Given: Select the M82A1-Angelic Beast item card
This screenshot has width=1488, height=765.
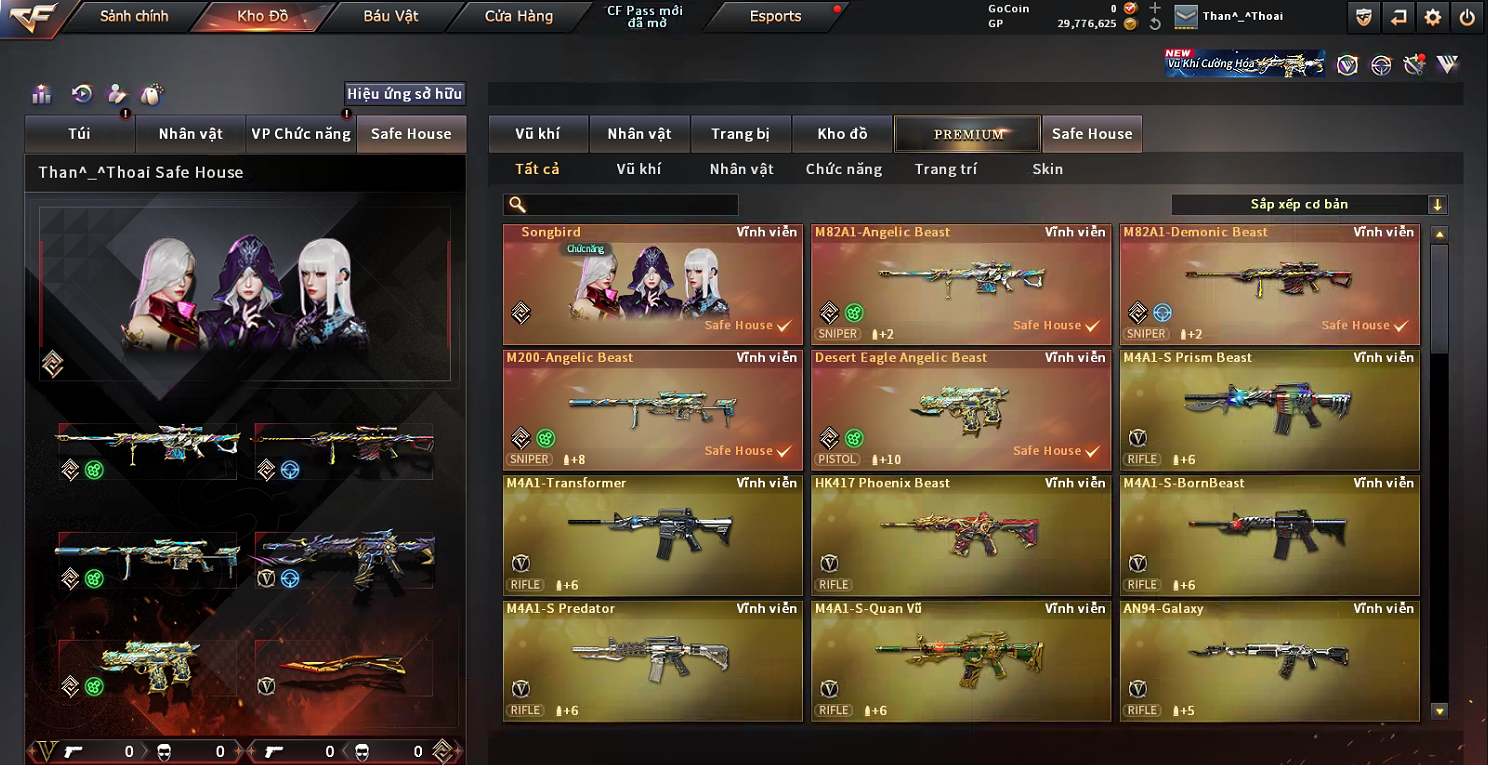Looking at the screenshot, I should point(961,285).
